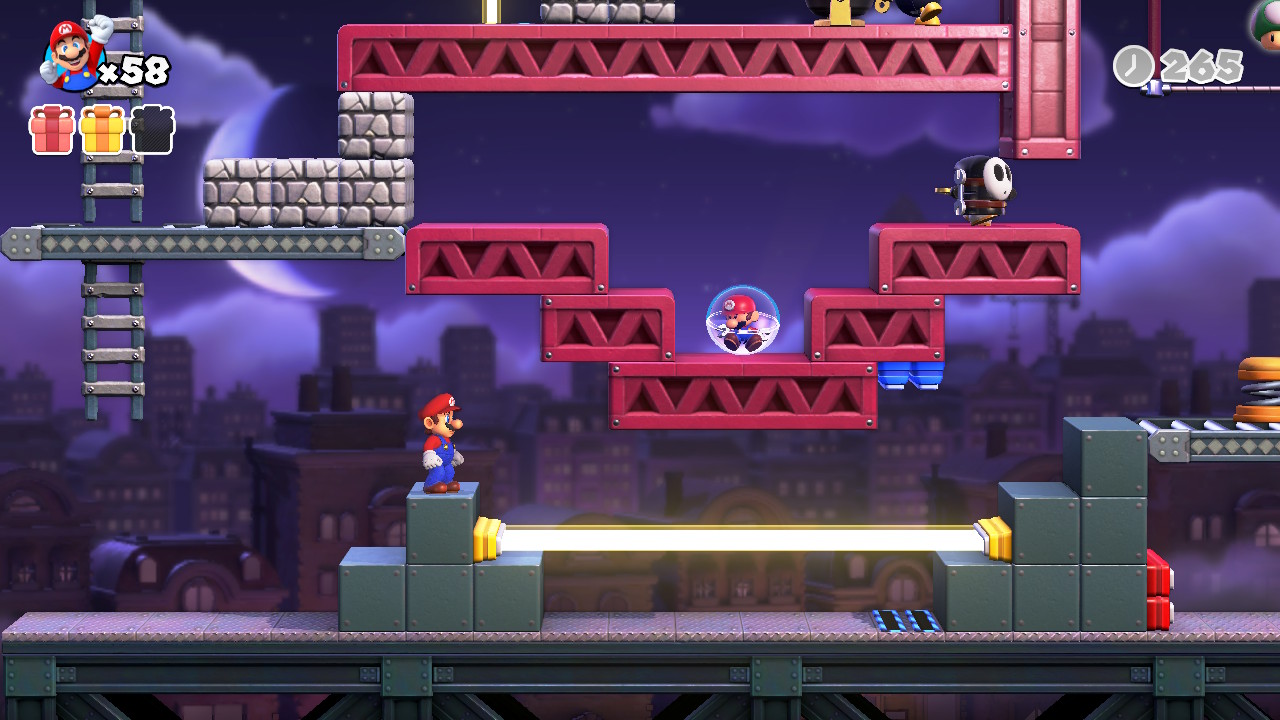This screenshot has height=720, width=1280.
Task: Select the yellow present icon
Action: (x=102, y=130)
